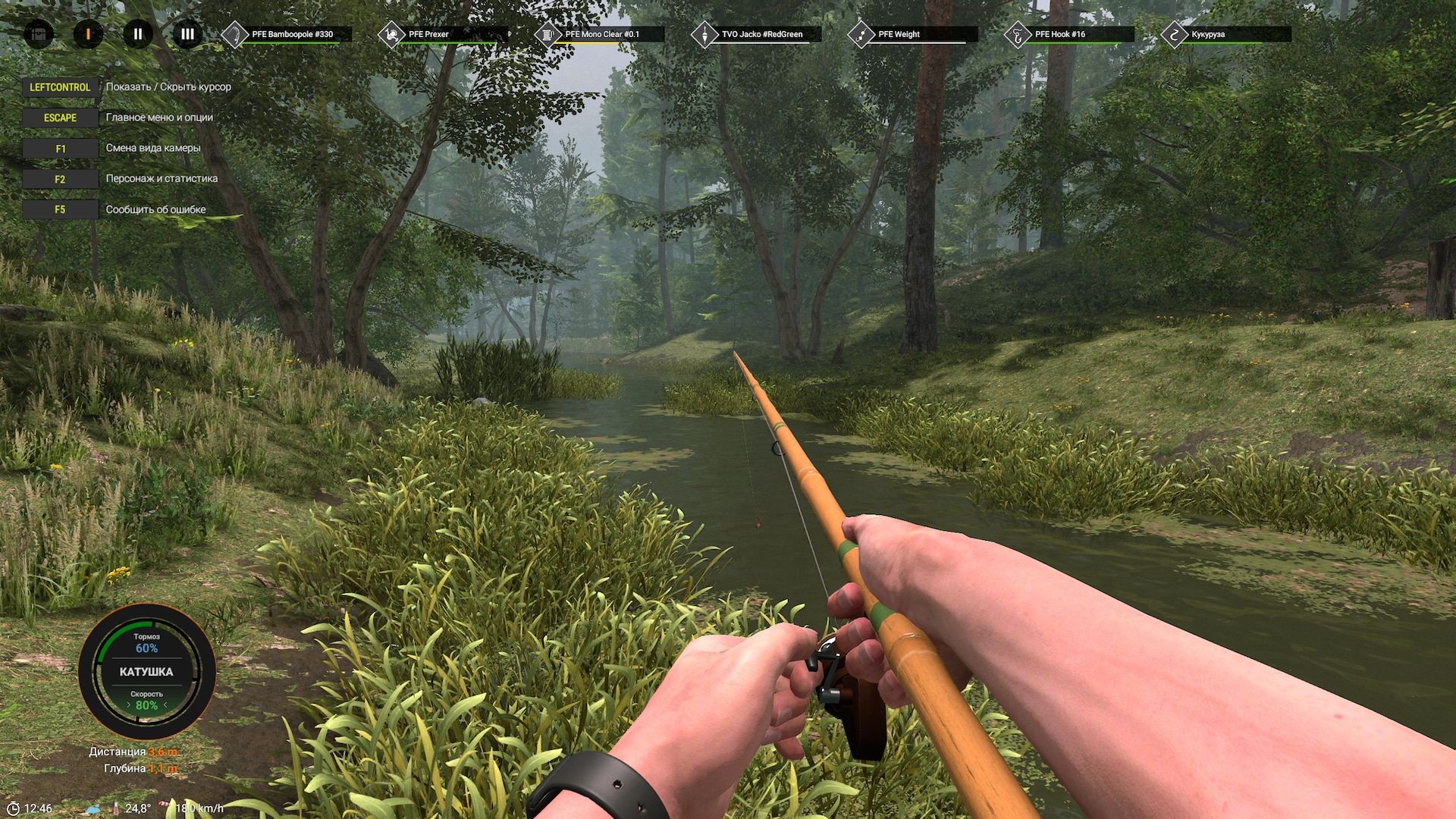Choose rod setup slot III
The height and width of the screenshot is (819, 1456).
(187, 34)
